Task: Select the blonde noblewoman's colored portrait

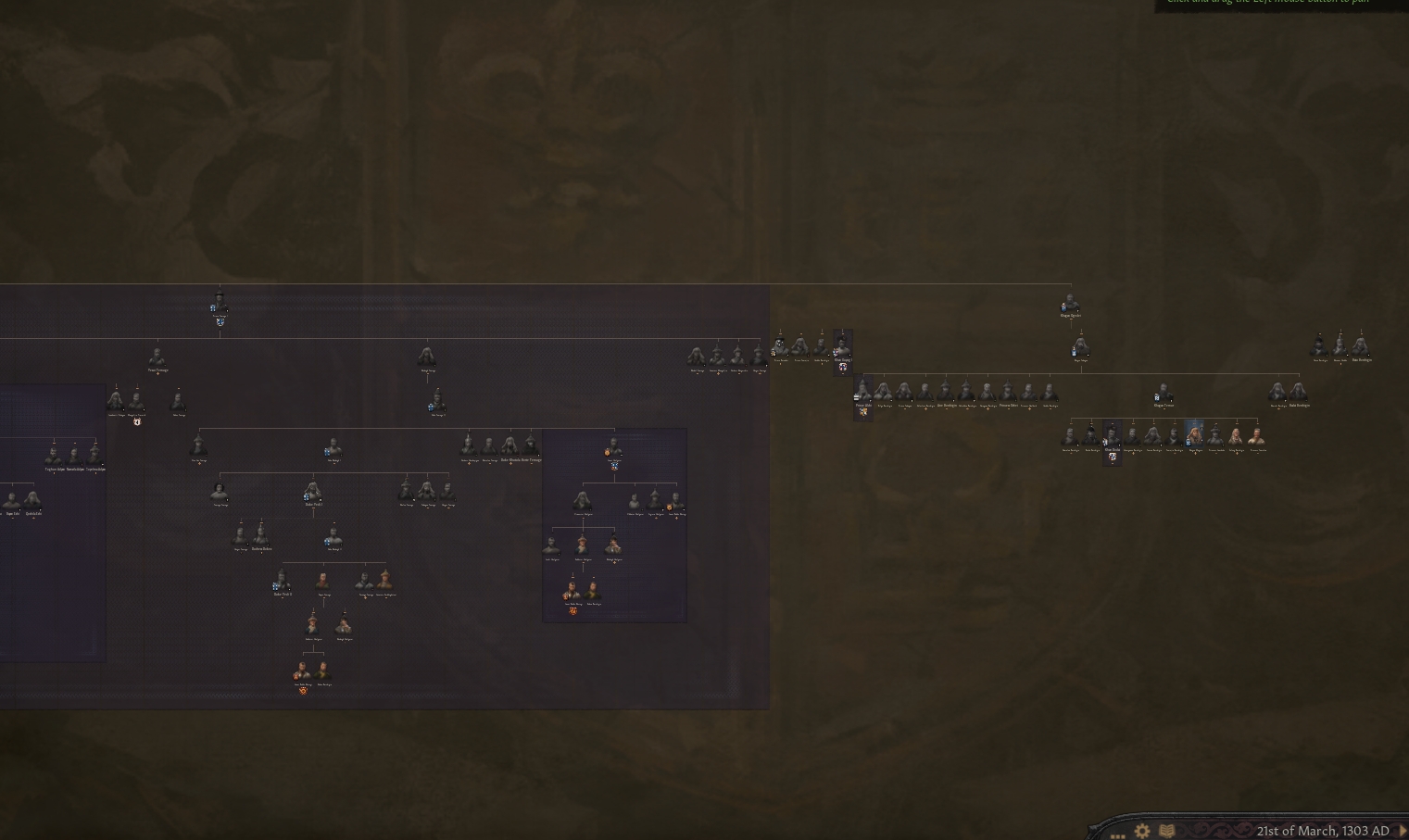Action: [1195, 434]
